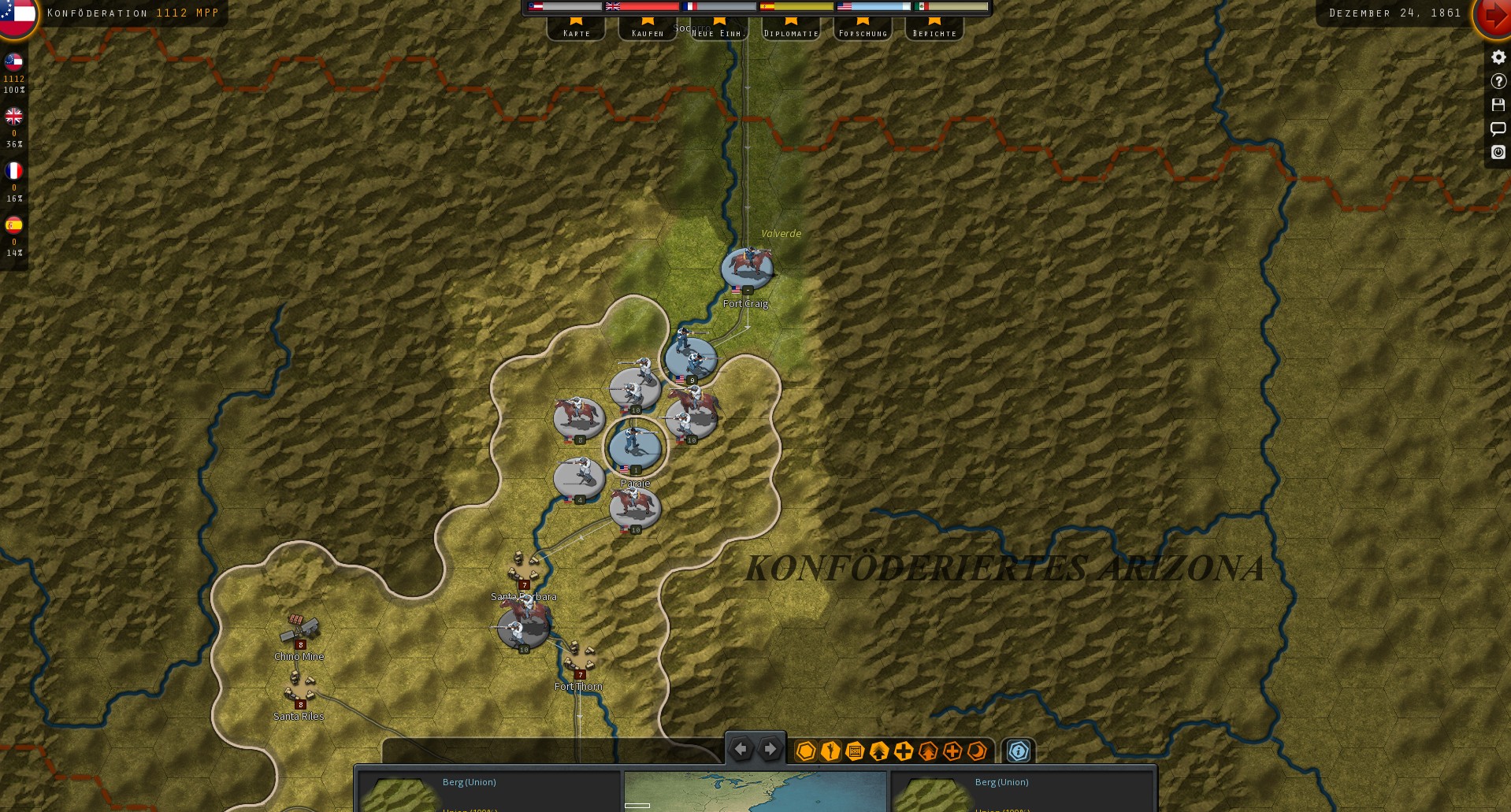Image resolution: width=1511 pixels, height=812 pixels.
Task: Open the settings gear in the sidebar
Action: 1498,57
